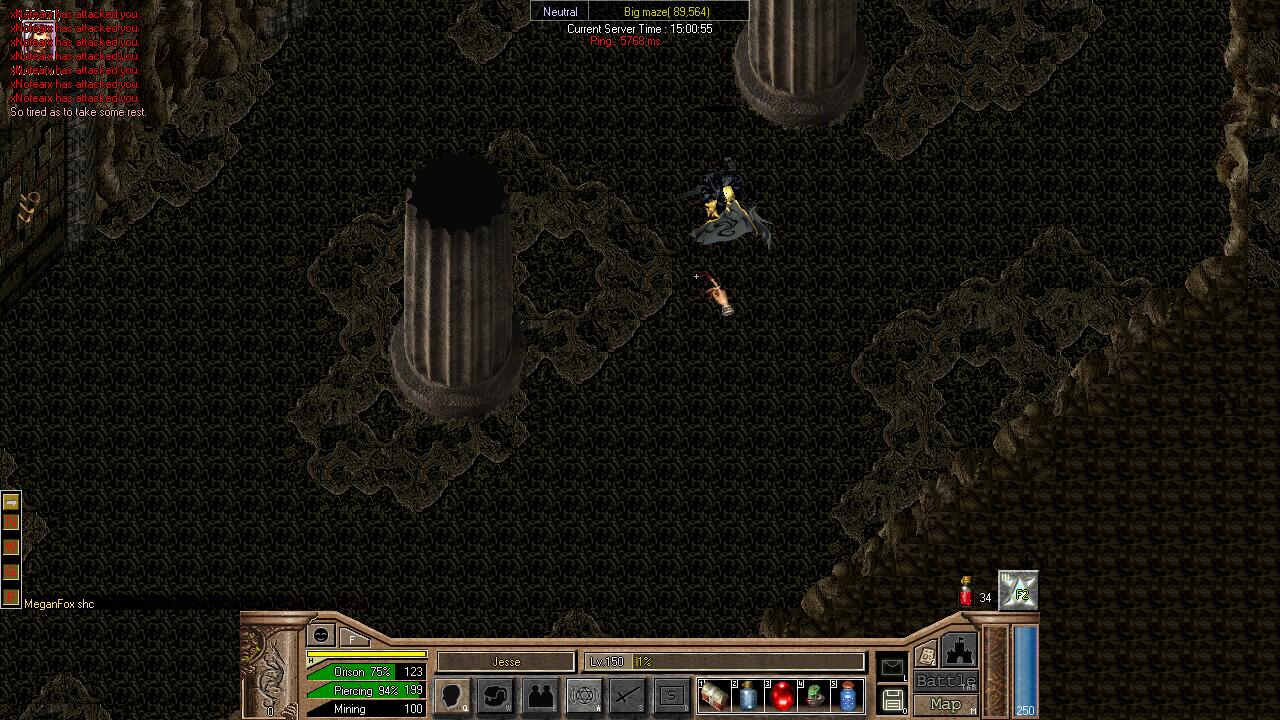Click the smiley face emote button
This screenshot has width=1280, height=720.
[321, 635]
